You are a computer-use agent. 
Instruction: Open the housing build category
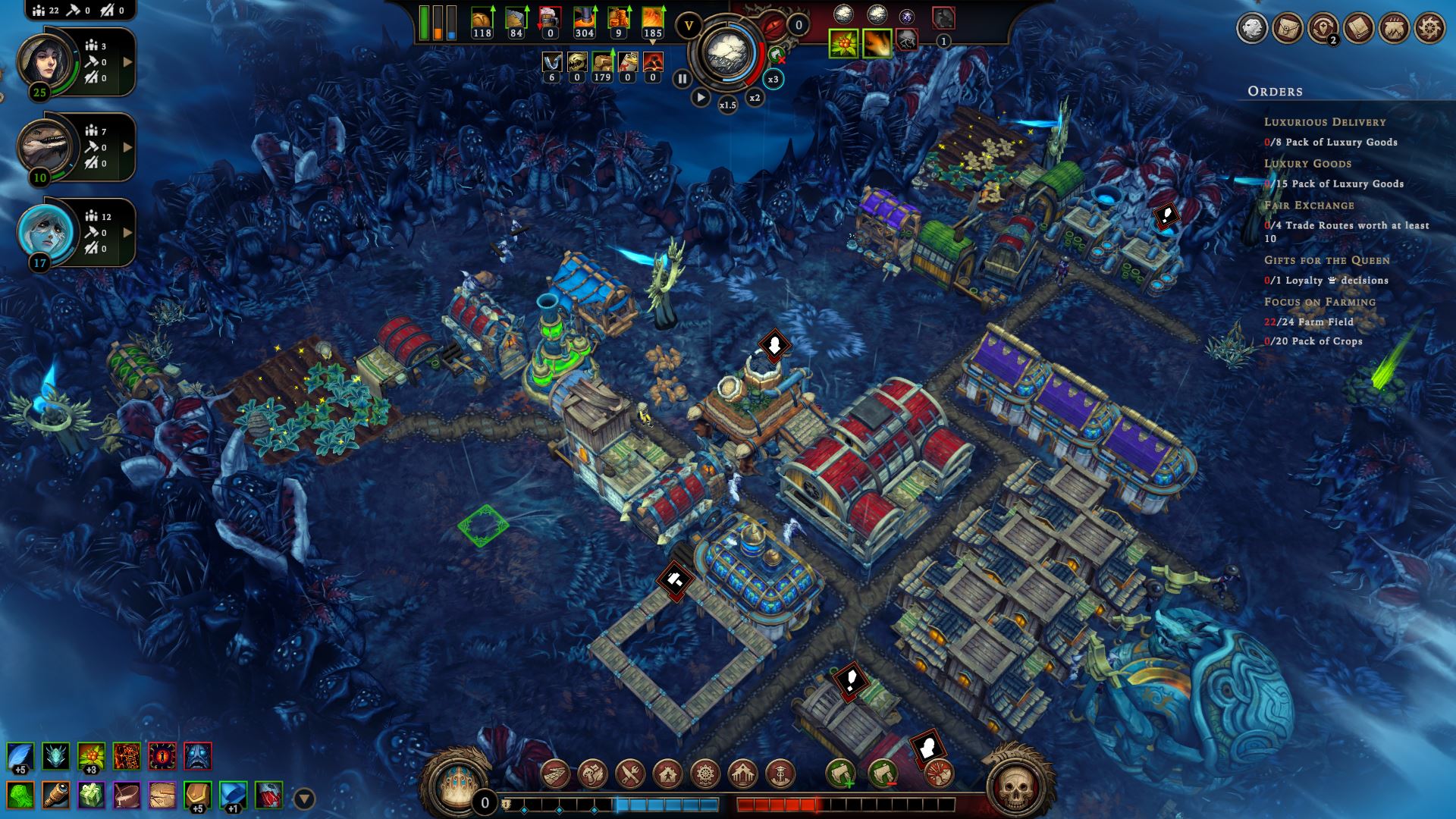click(668, 774)
